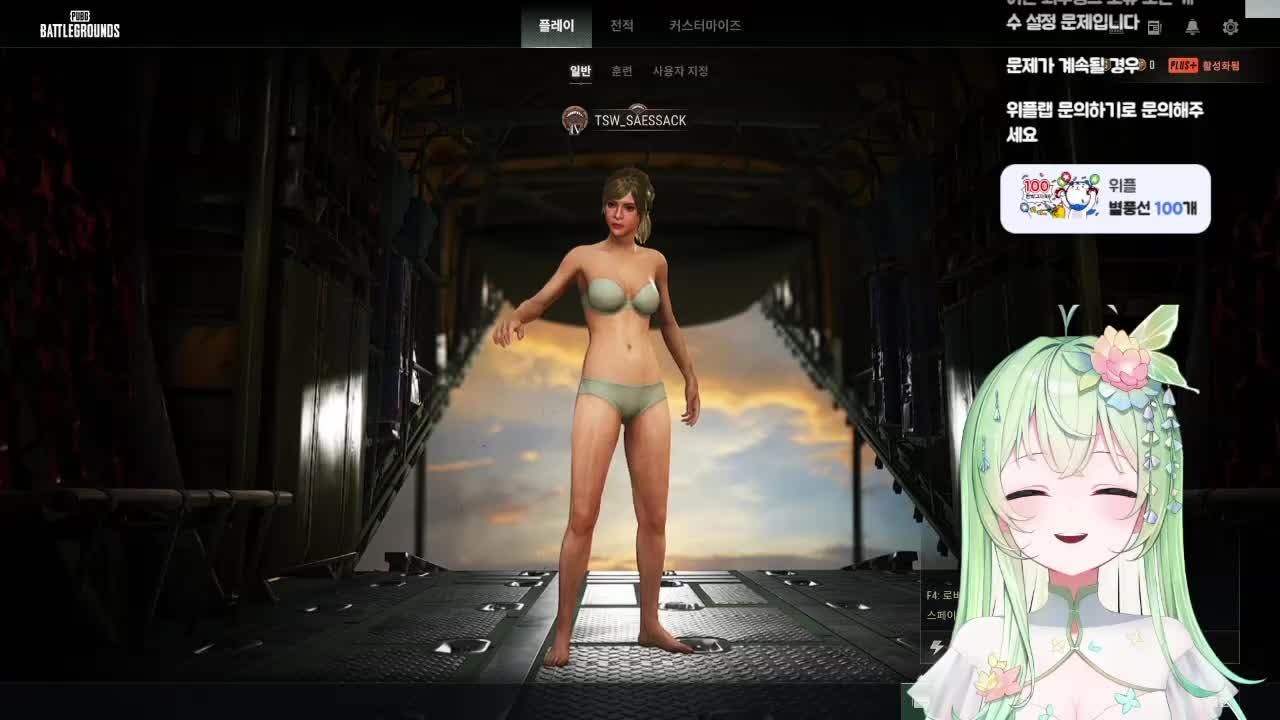Image resolution: width=1280 pixels, height=720 pixels.
Task: Click the survivor emblem left of TSW_SAESSACK
Action: 573,121
